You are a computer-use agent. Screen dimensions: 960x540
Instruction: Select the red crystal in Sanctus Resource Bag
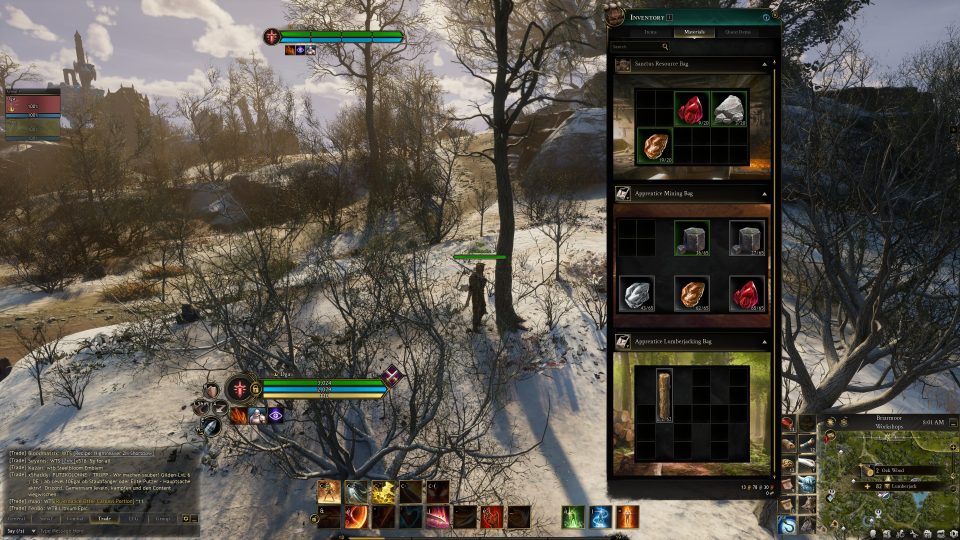point(691,109)
